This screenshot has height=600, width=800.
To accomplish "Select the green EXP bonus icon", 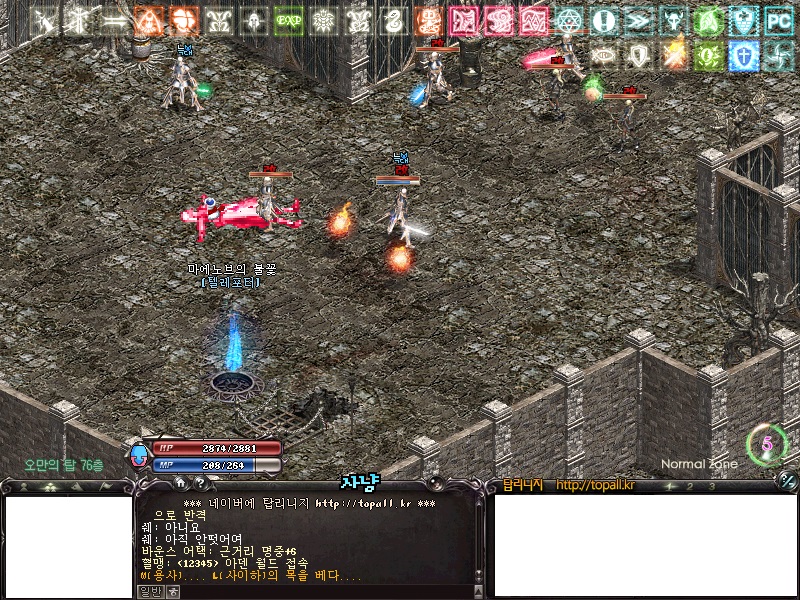I will pos(289,20).
